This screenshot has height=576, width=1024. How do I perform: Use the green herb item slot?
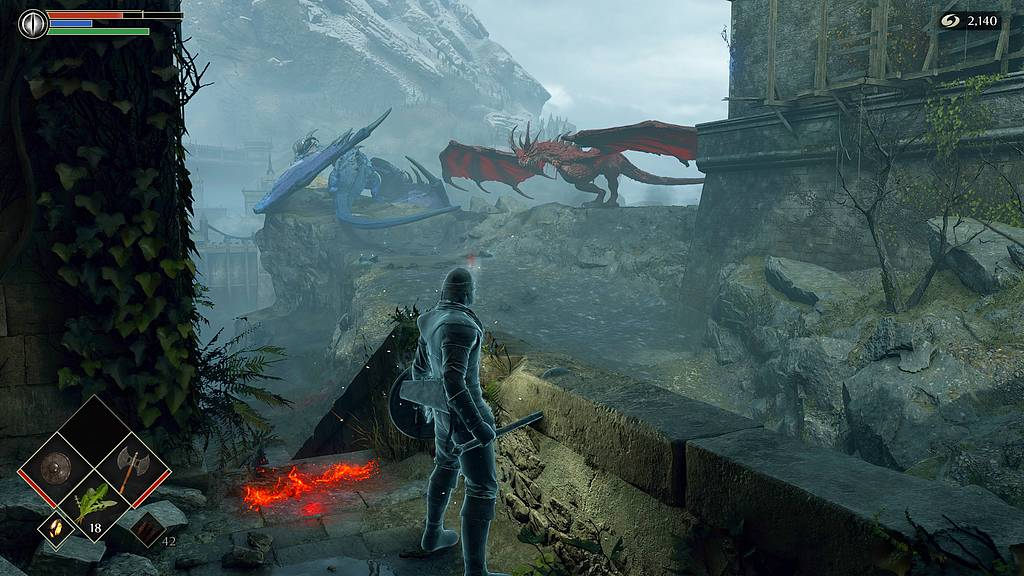click(96, 504)
